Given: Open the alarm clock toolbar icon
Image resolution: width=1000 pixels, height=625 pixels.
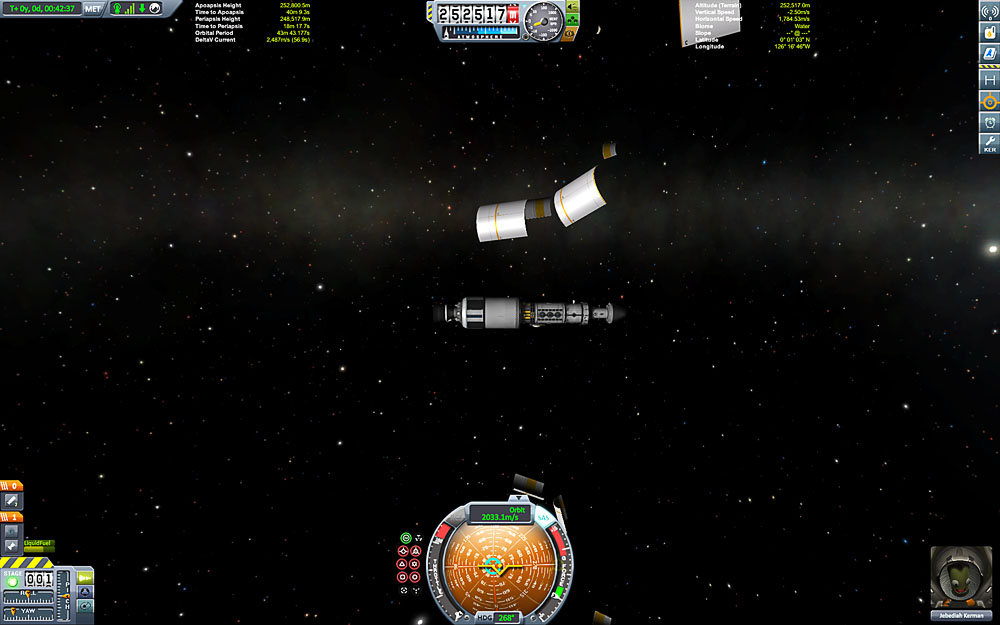Looking at the screenshot, I should tap(989, 122).
